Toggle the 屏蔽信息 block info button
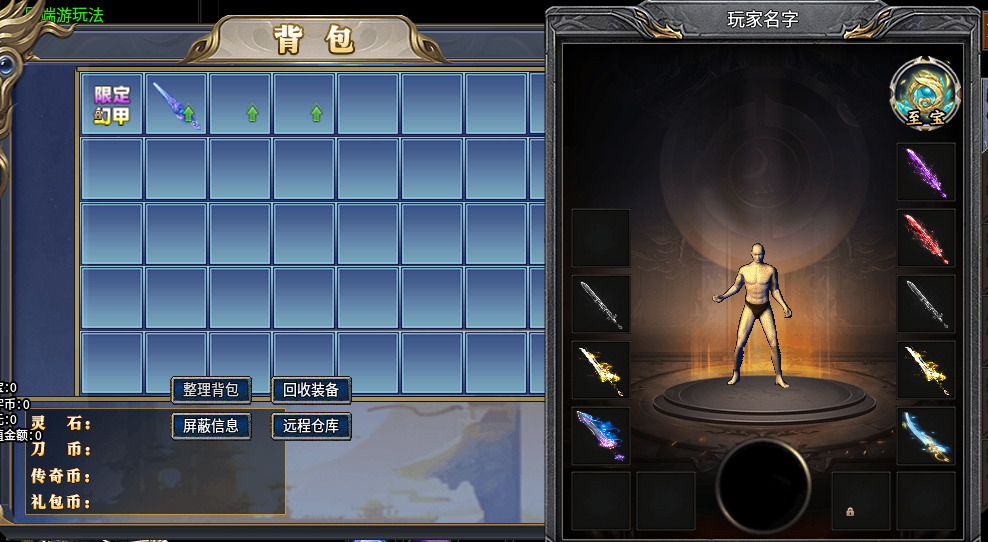This screenshot has width=988, height=542. pos(211,425)
